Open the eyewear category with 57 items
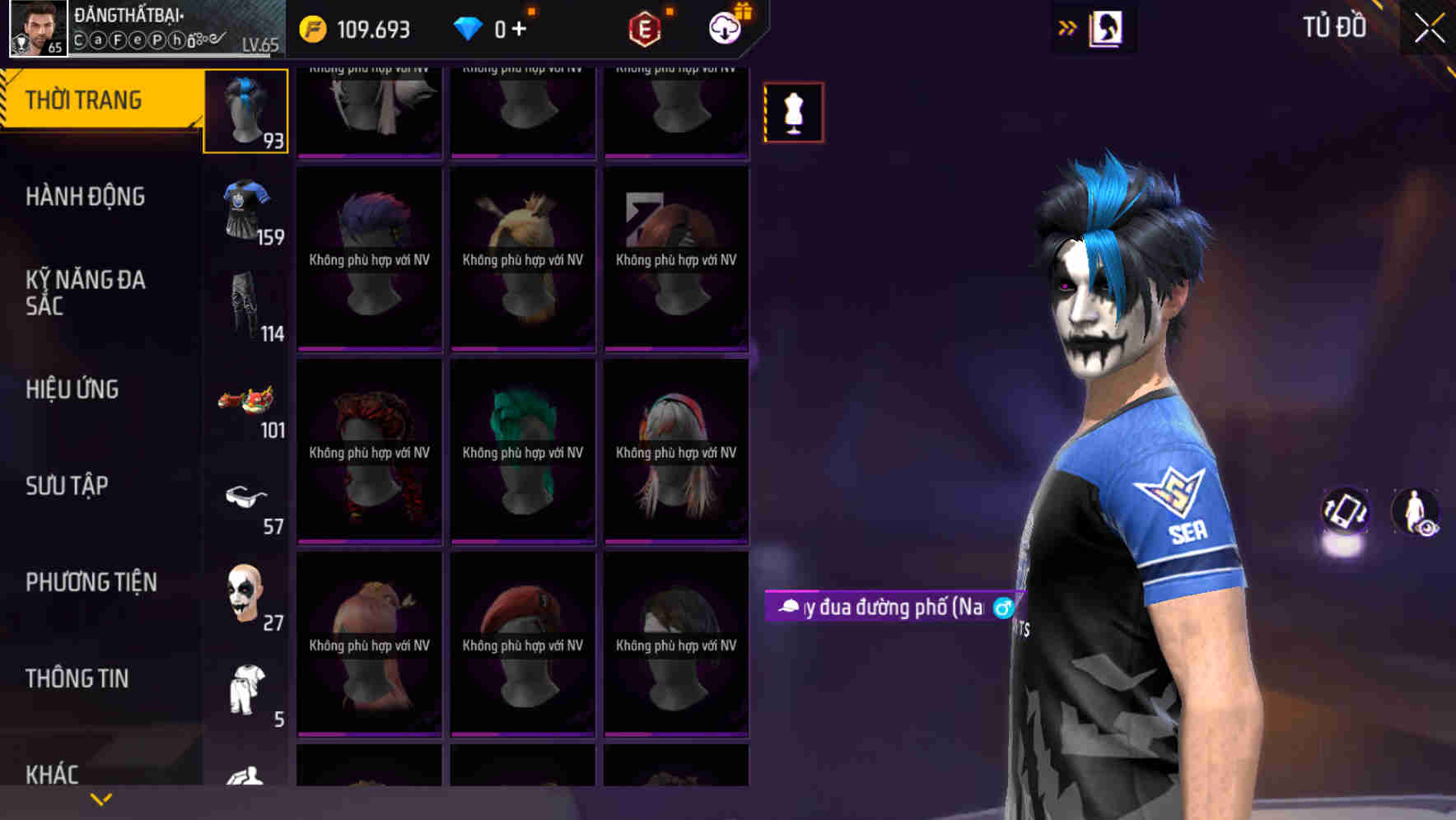The height and width of the screenshot is (820, 1456). point(245,496)
